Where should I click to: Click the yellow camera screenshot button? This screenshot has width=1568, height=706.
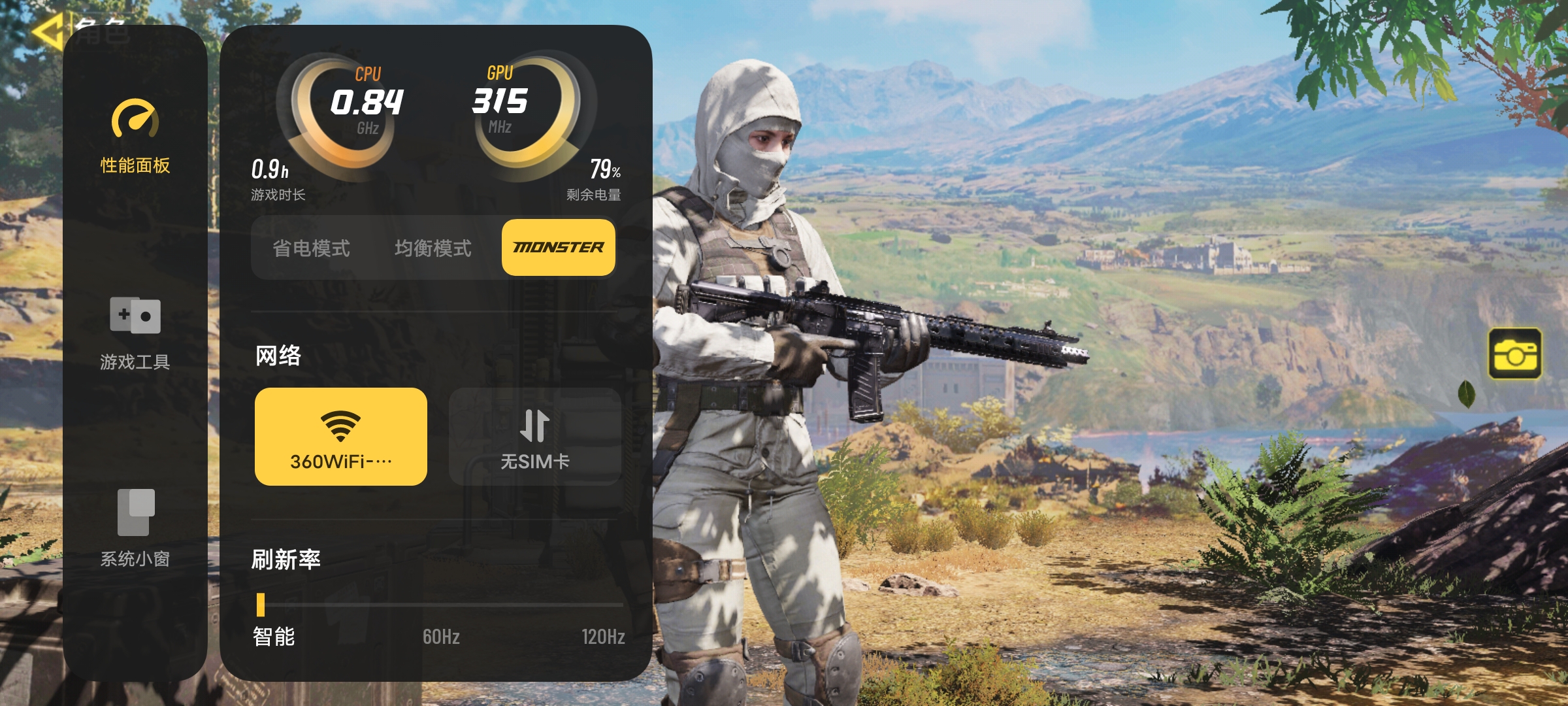(x=1514, y=354)
